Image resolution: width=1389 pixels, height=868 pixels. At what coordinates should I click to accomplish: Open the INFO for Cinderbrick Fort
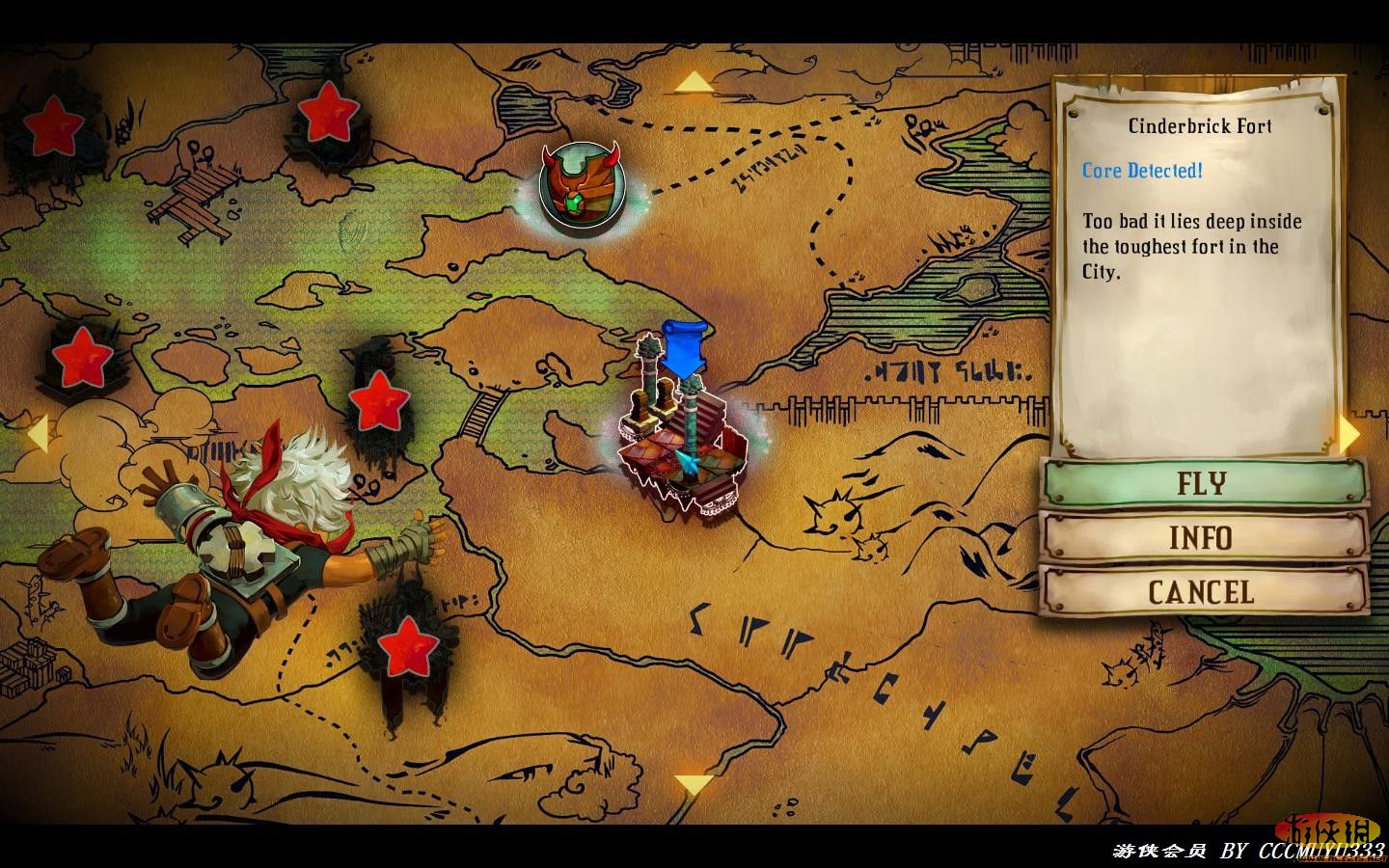pos(1202,537)
